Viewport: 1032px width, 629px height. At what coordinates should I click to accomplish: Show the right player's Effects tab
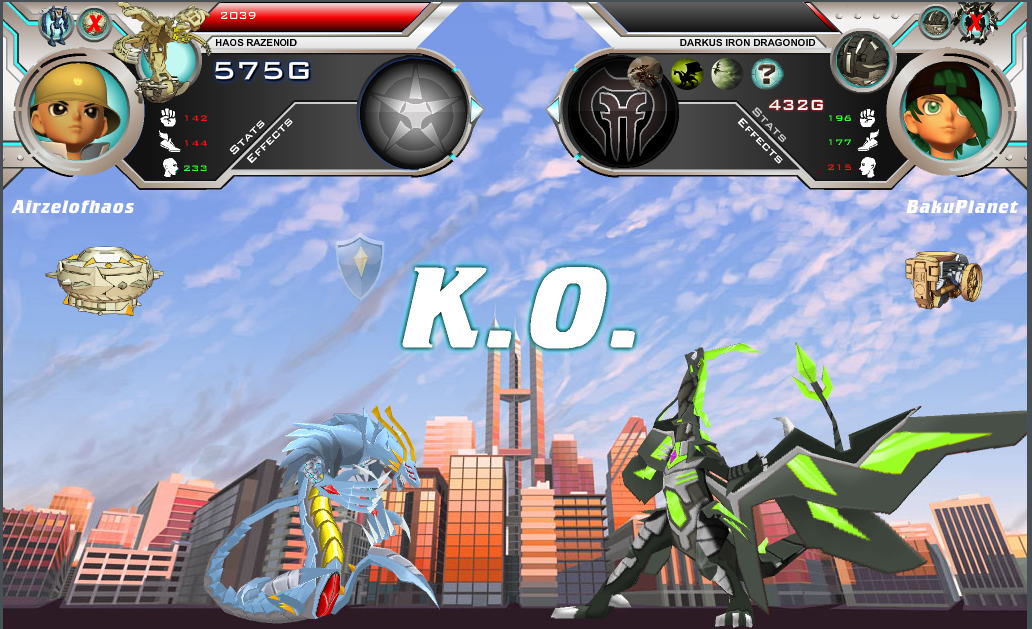757,140
